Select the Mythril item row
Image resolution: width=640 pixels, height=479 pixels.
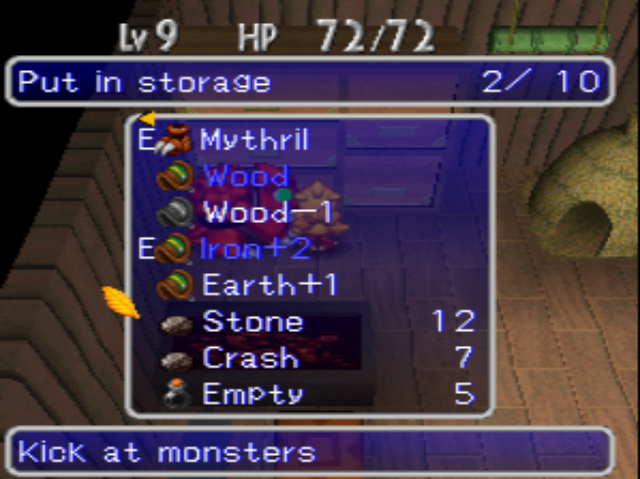[x=255, y=140]
